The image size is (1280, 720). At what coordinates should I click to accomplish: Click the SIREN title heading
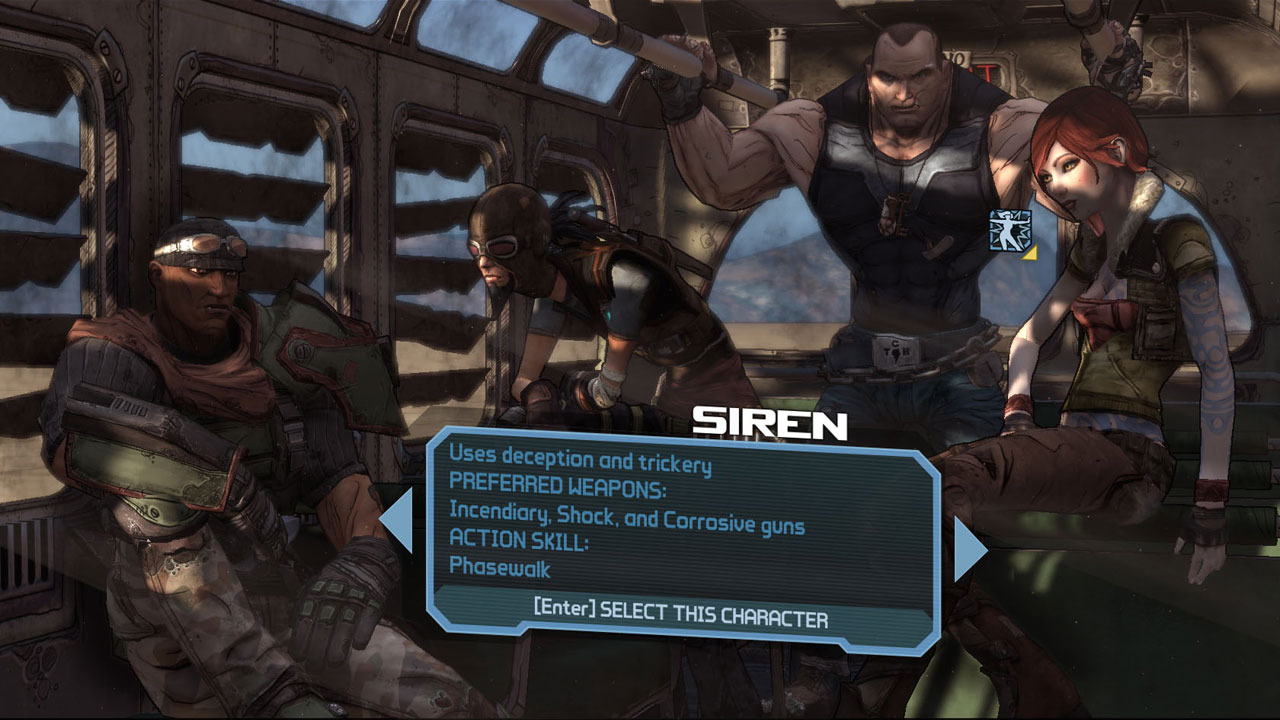tap(770, 422)
